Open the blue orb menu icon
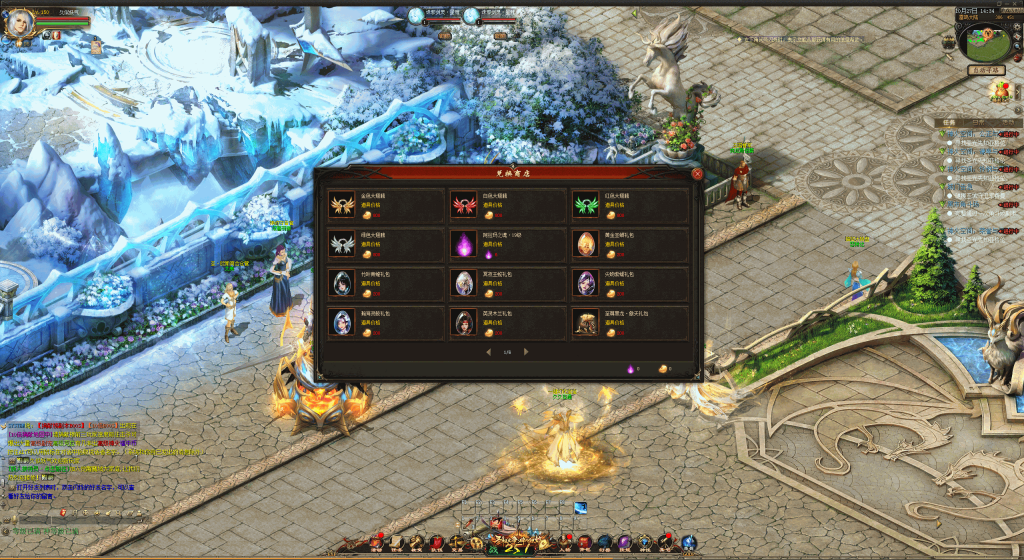Screen dimensions: 1024x560 pos(689,542)
